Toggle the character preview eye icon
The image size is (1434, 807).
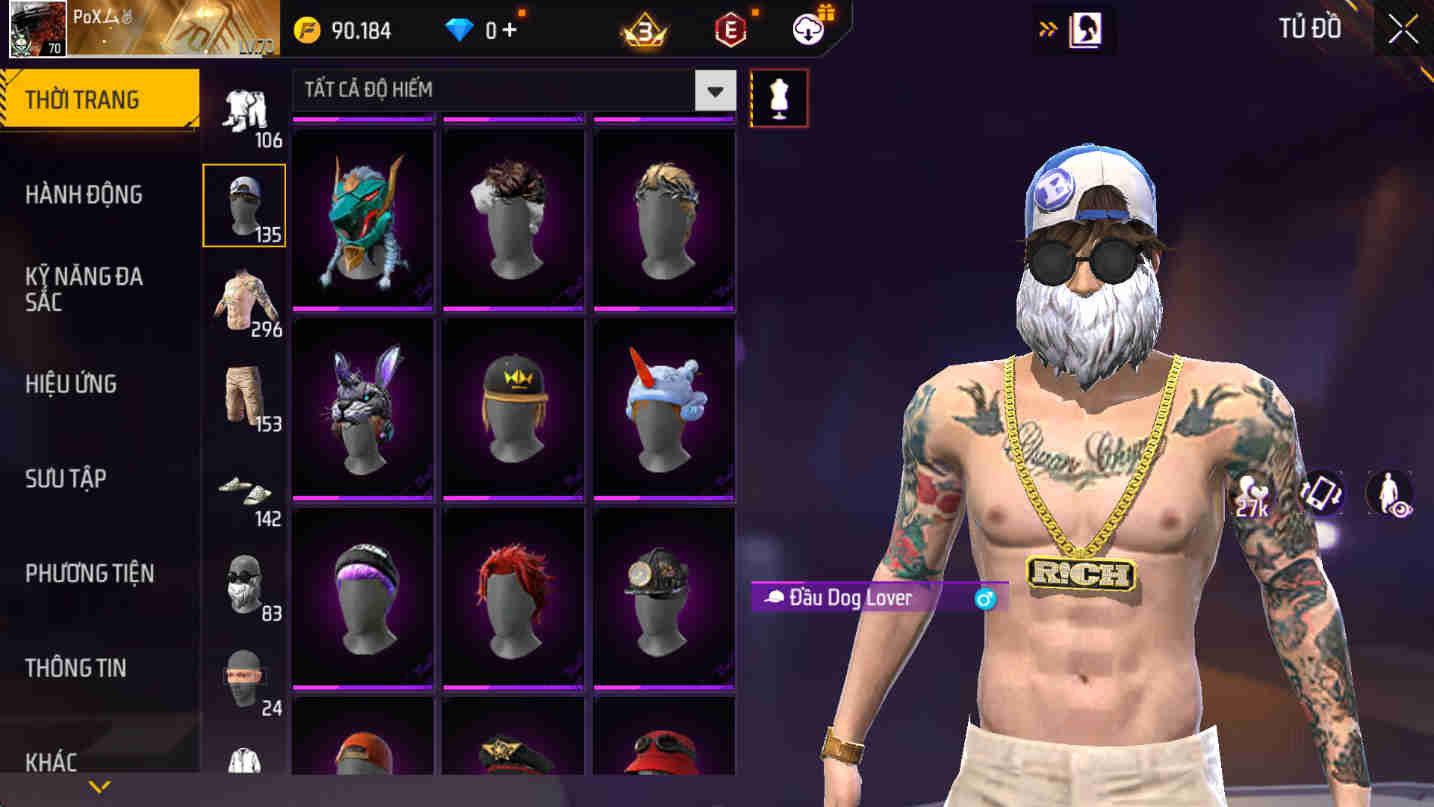click(1388, 491)
